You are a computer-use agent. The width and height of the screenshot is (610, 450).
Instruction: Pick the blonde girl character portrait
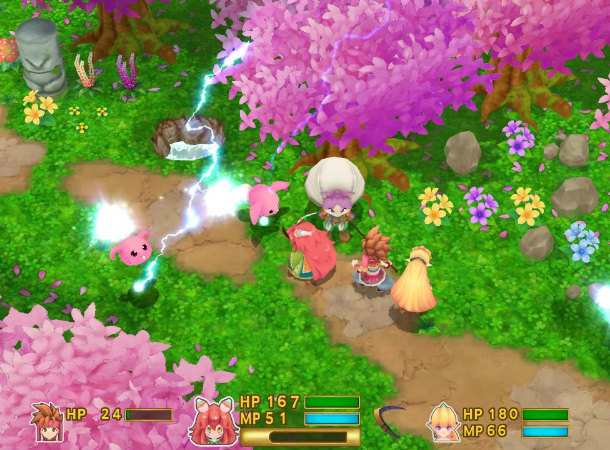click(443, 421)
